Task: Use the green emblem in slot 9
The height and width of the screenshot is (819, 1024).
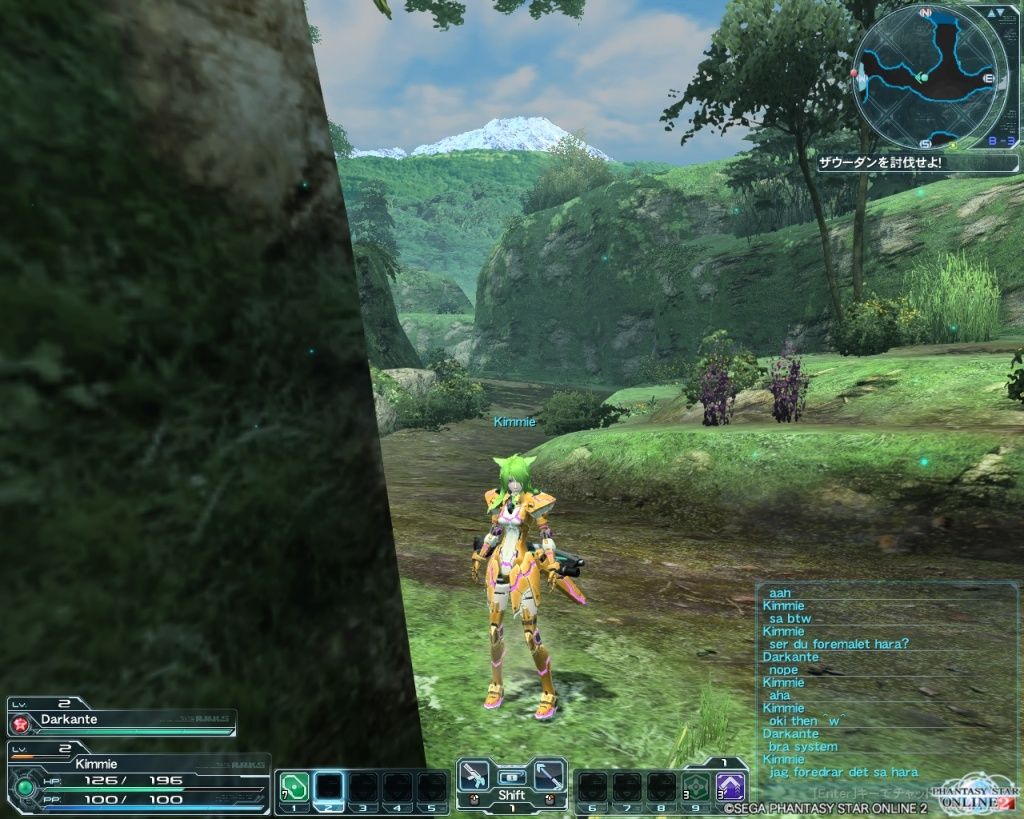Action: 696,787
